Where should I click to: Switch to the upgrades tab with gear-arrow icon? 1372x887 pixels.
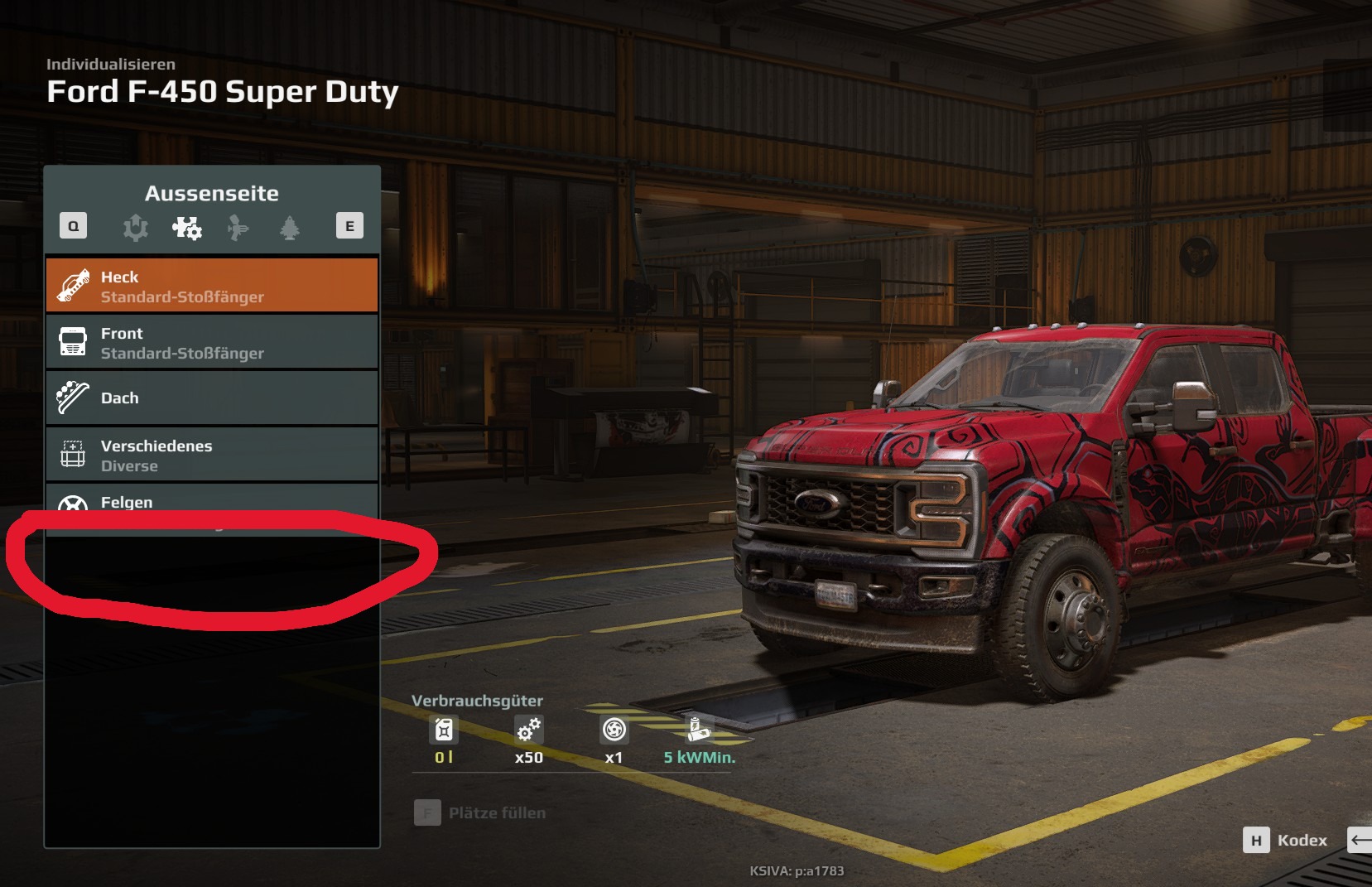pos(136,227)
